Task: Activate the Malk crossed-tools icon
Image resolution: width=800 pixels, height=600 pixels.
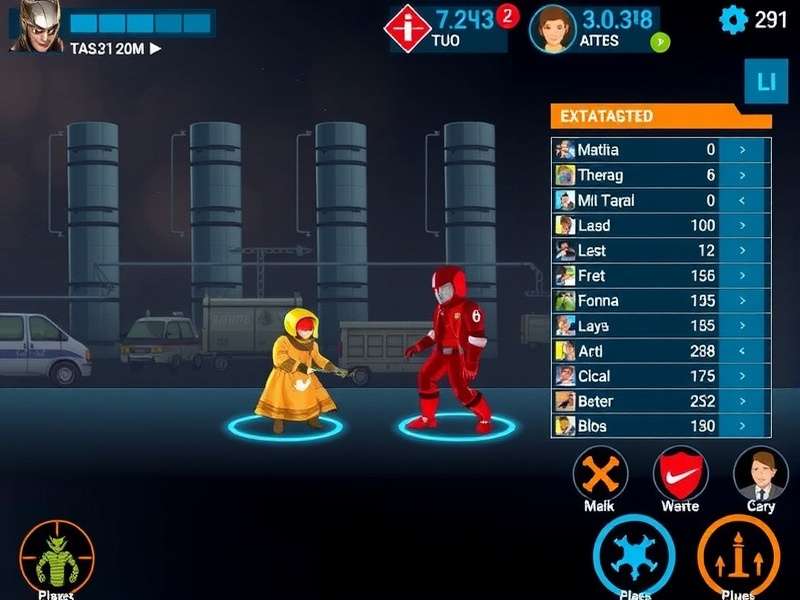Action: point(600,473)
